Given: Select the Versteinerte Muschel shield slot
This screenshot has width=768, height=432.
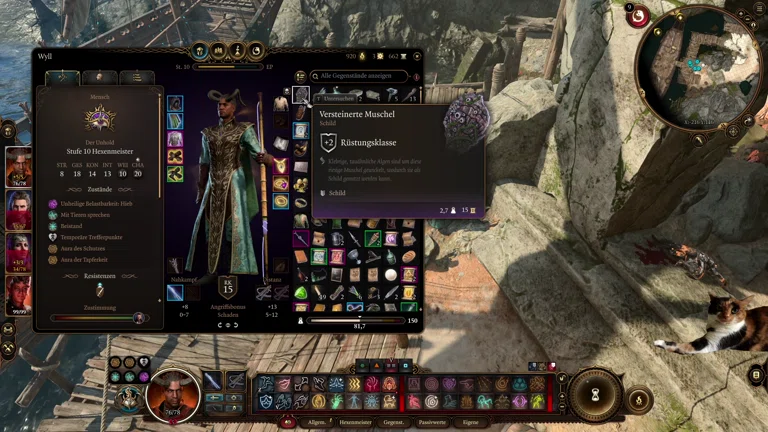Looking at the screenshot, I should tap(301, 95).
